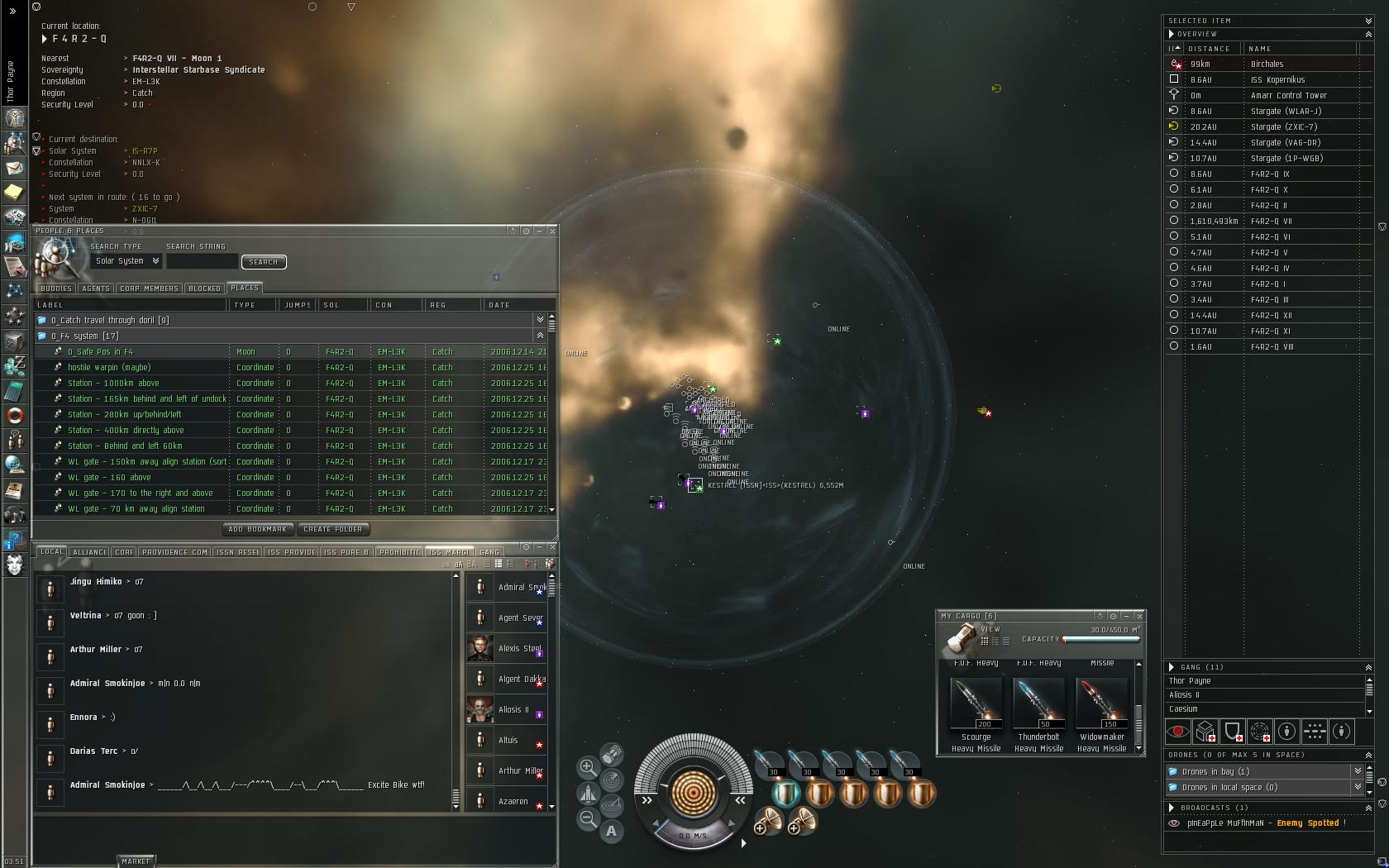The width and height of the screenshot is (1389, 868).
Task: Click the search string input field
Action: (x=202, y=261)
